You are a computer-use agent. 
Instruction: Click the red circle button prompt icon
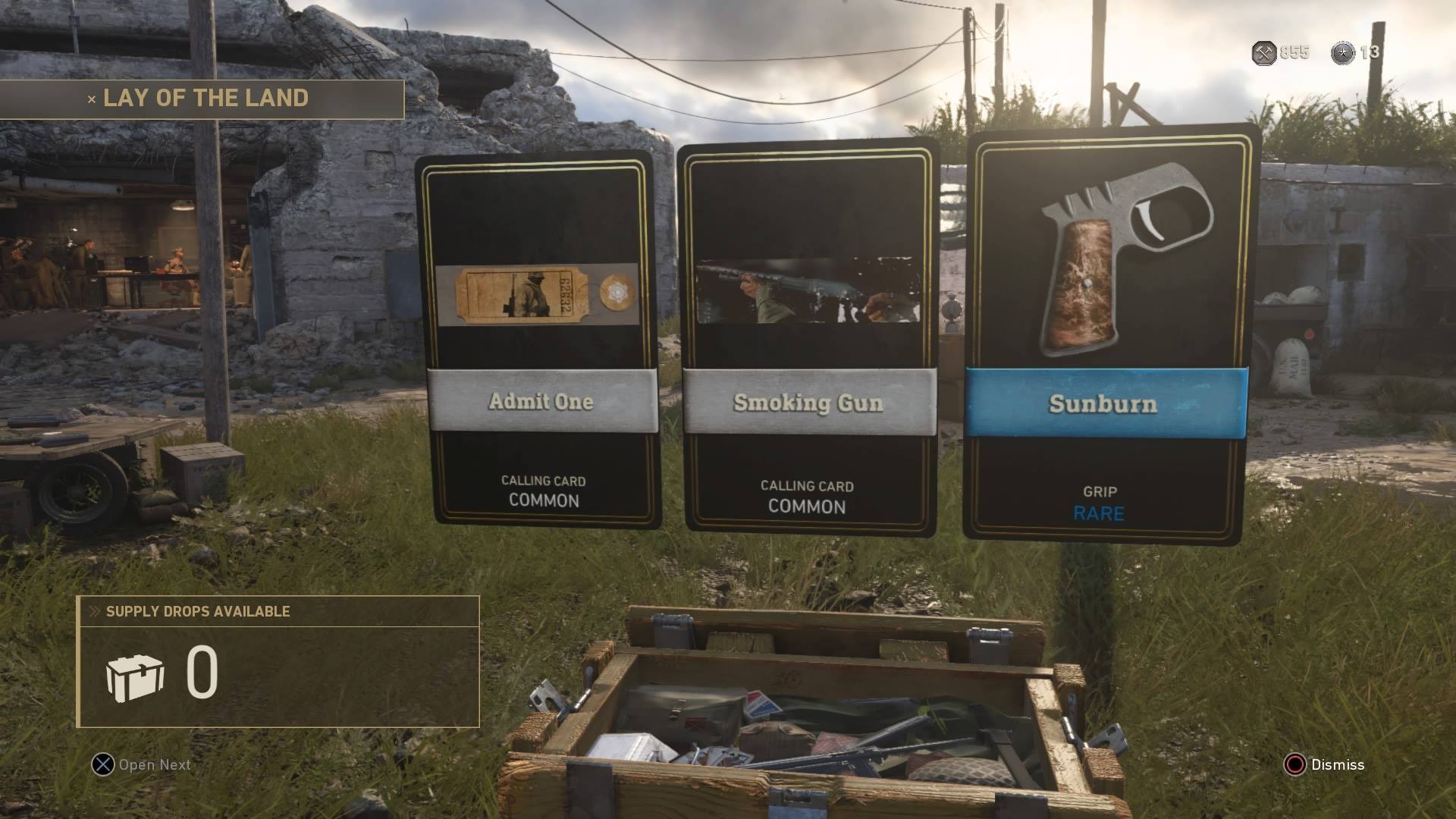coord(1297,765)
